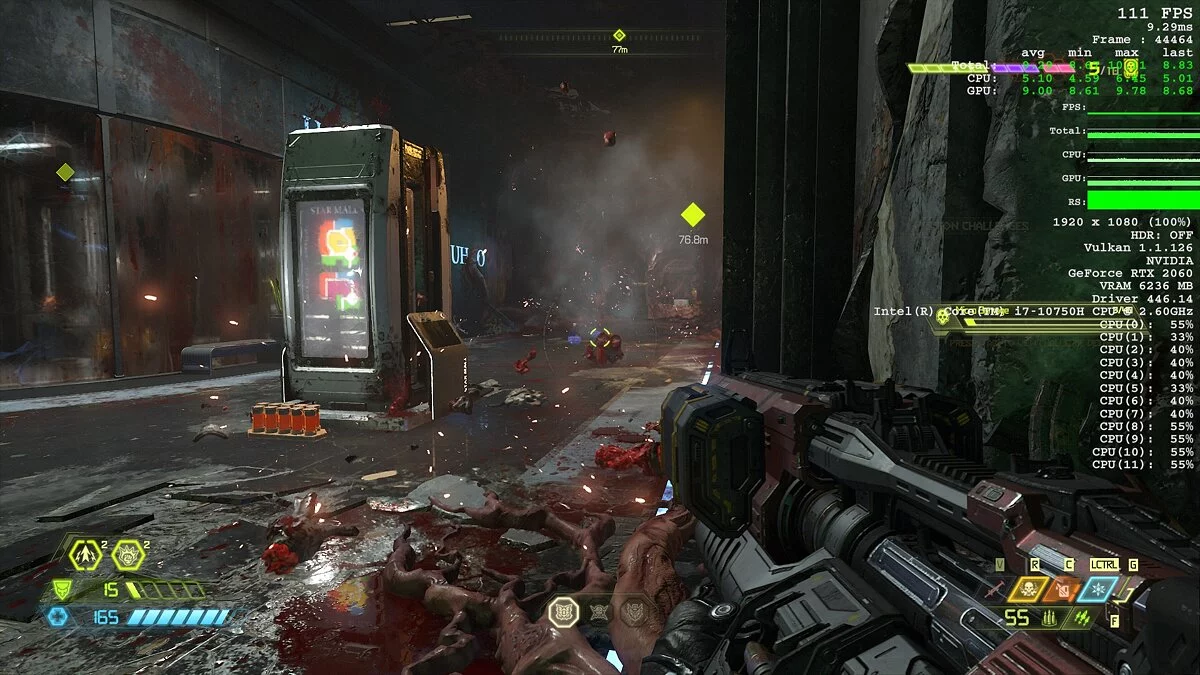Pick the middle rune icon

click(599, 611)
